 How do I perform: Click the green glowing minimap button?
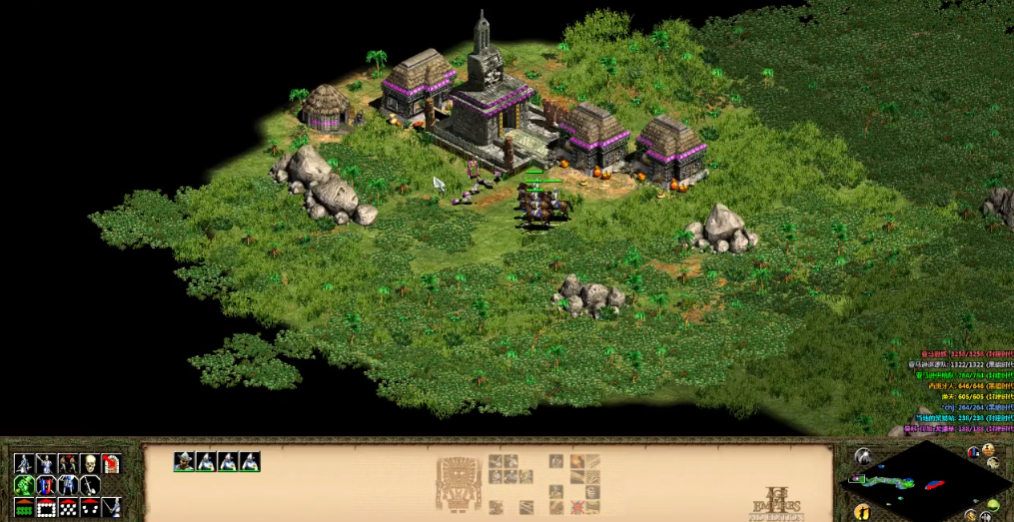coord(994,503)
